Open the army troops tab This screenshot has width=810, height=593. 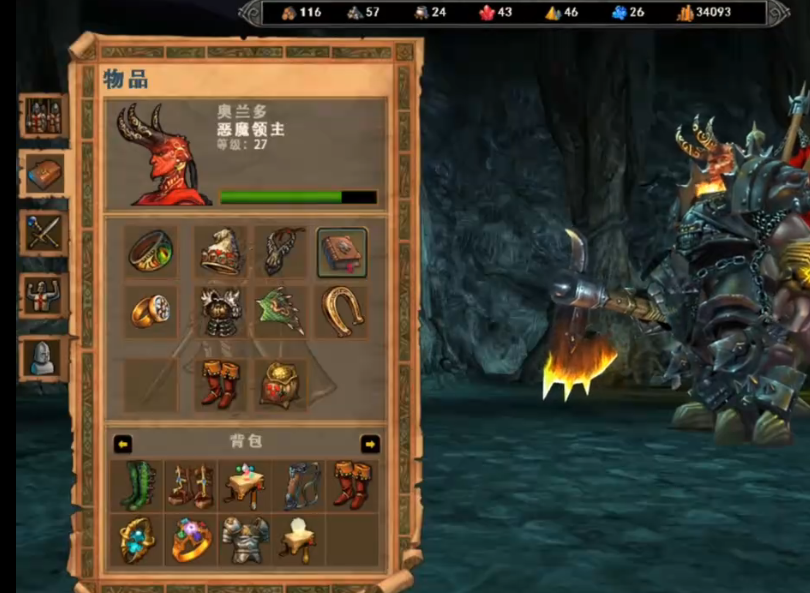45,116
